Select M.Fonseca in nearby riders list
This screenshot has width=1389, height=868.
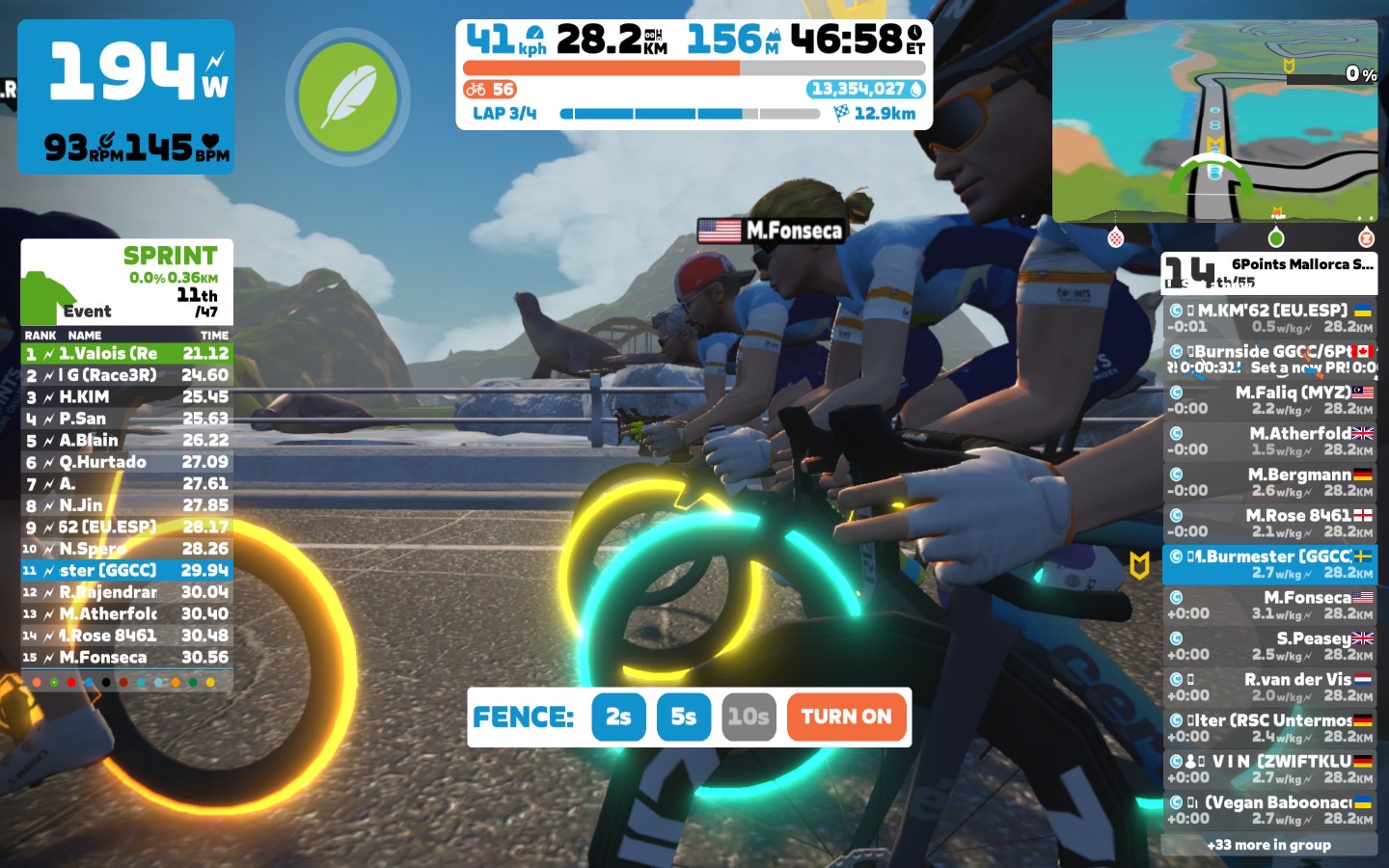pyautogui.click(x=1269, y=605)
